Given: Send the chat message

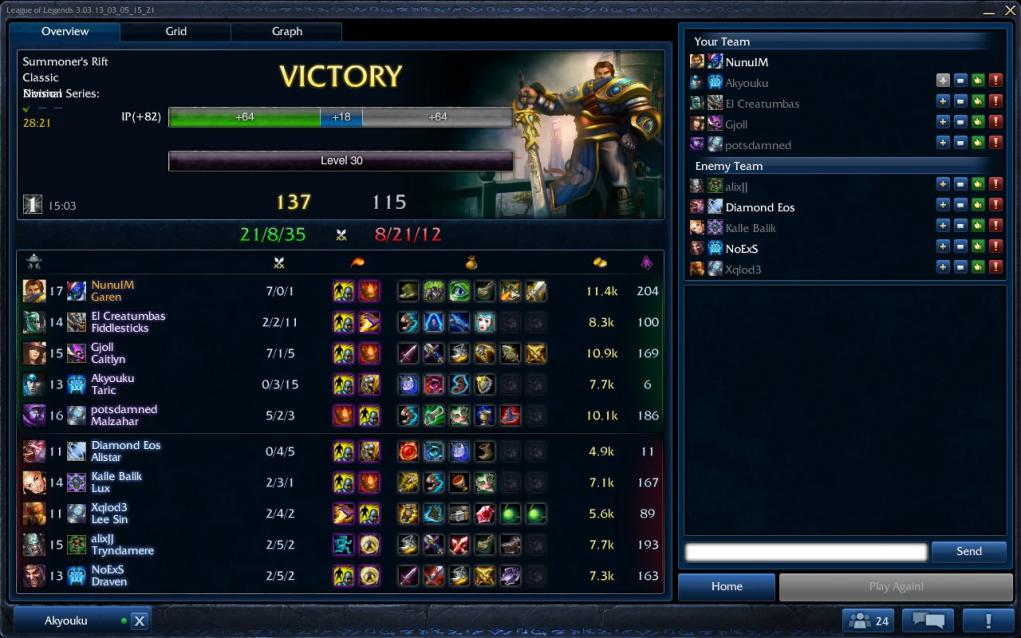Looking at the screenshot, I should [968, 552].
